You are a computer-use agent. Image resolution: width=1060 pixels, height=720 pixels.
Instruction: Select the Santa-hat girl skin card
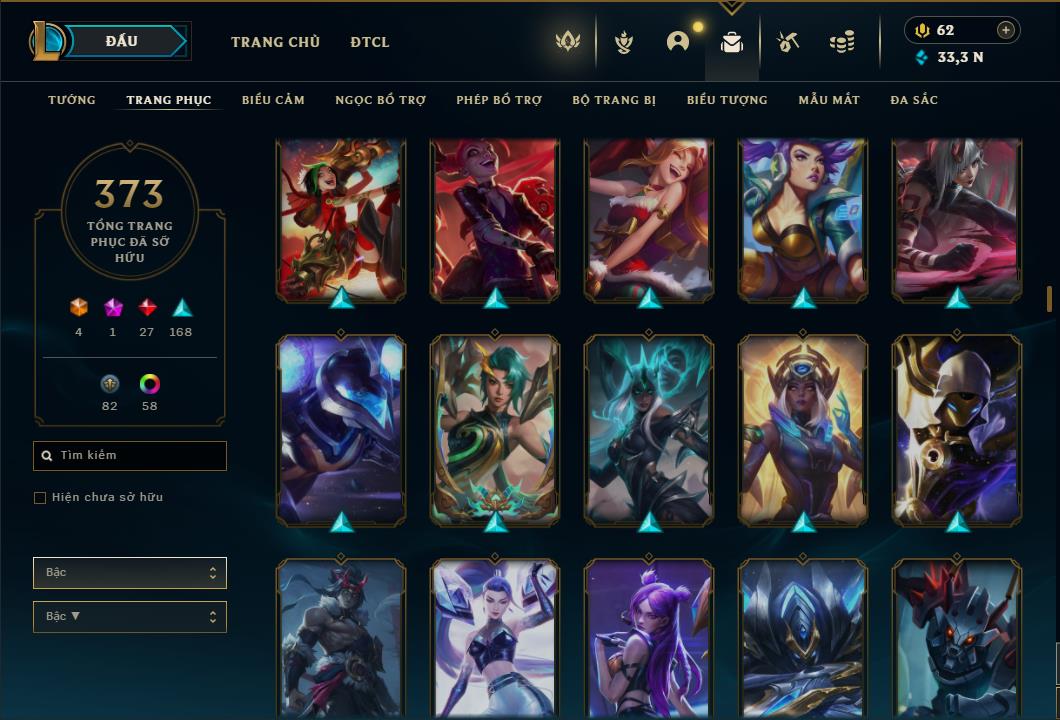click(649, 220)
